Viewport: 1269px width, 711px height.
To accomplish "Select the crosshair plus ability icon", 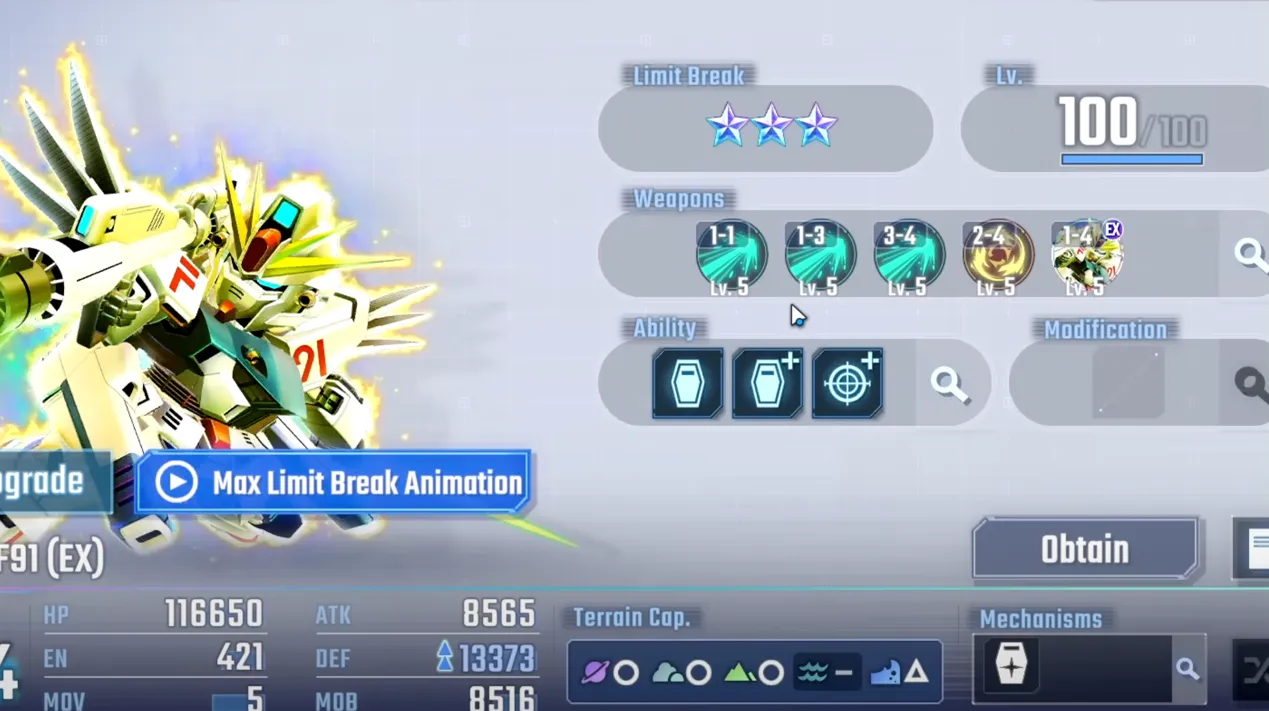I will click(x=847, y=383).
